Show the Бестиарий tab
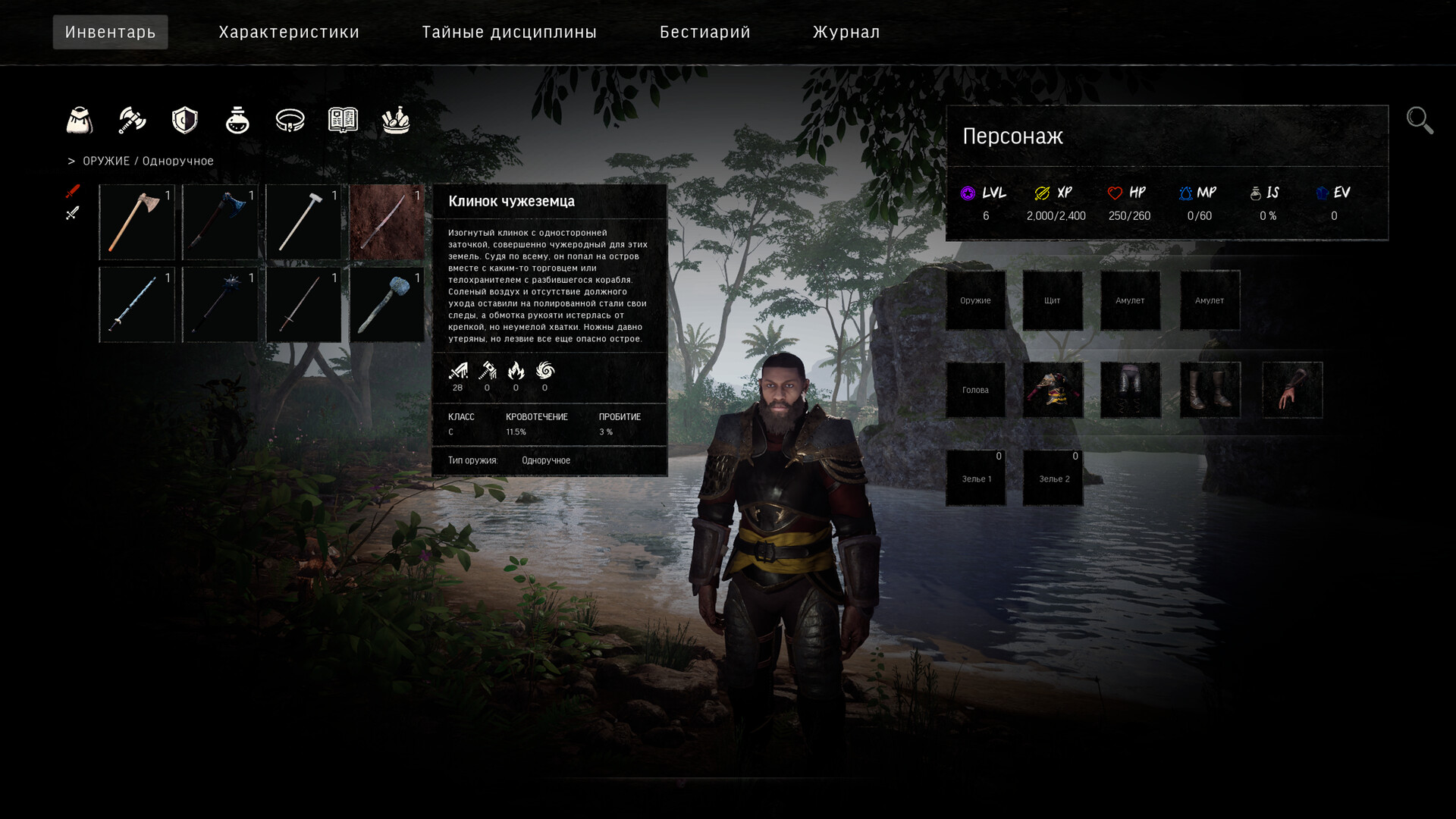The image size is (1456, 819). click(x=704, y=32)
